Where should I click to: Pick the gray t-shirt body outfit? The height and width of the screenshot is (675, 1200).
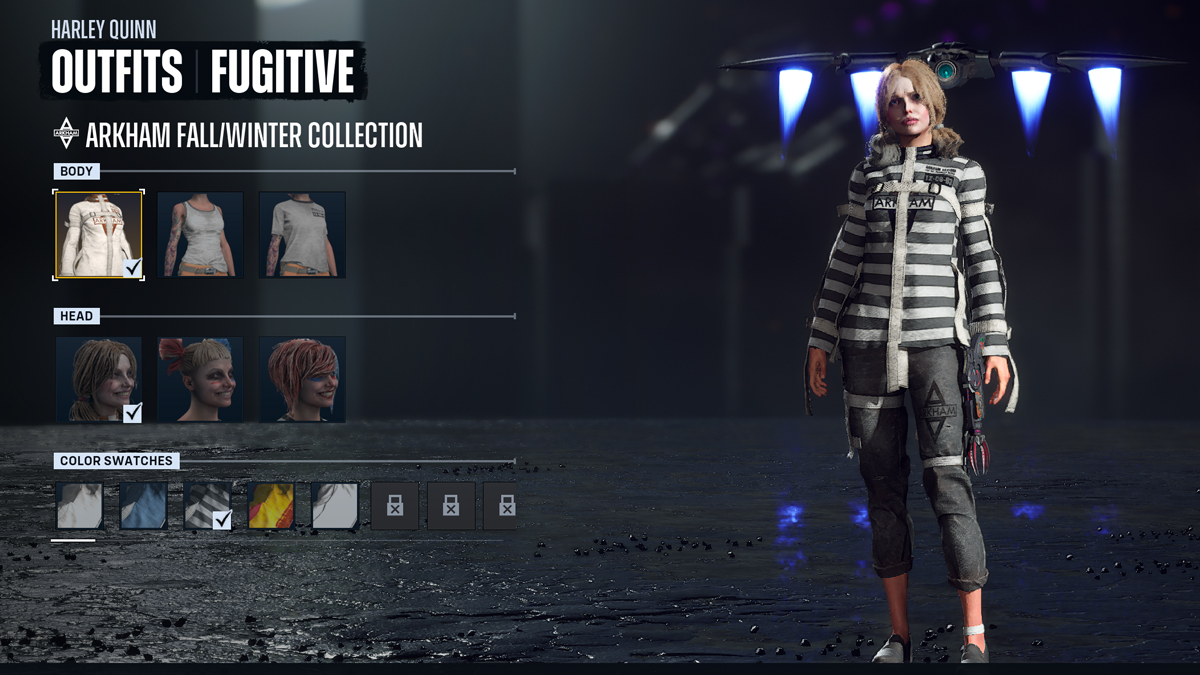[302, 235]
